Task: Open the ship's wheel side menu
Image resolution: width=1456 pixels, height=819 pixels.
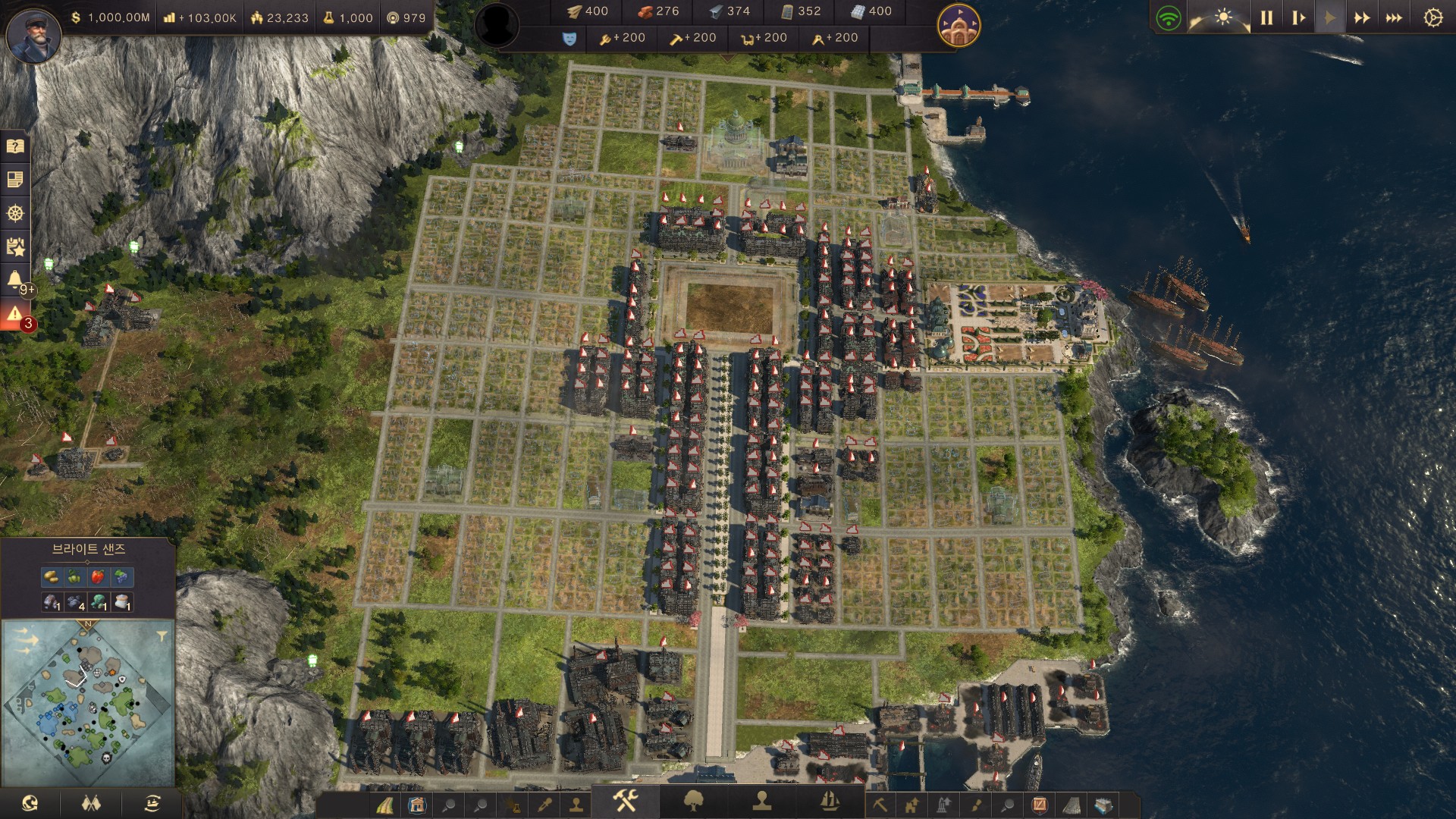Action: [15, 213]
